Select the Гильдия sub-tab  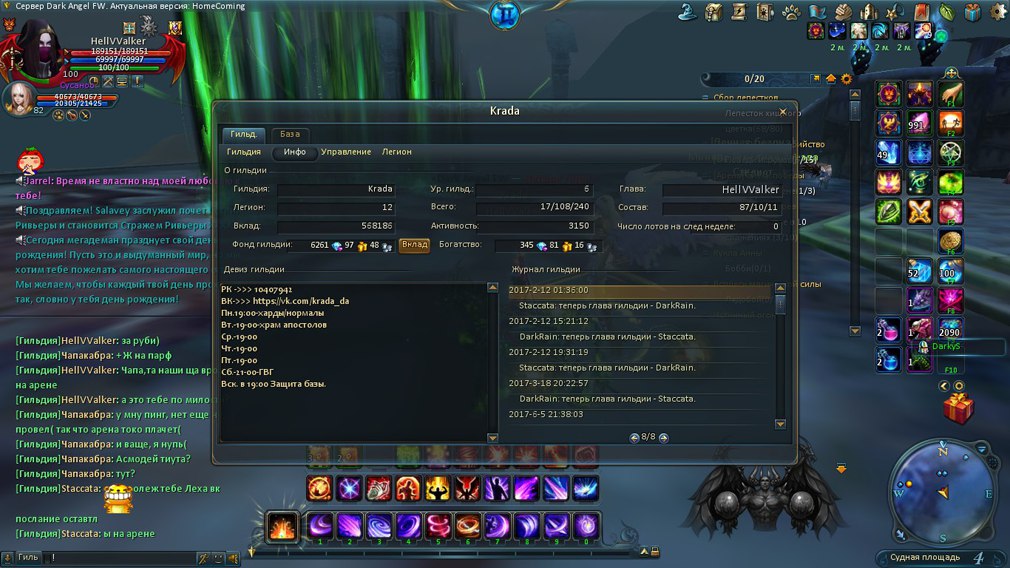click(x=244, y=152)
